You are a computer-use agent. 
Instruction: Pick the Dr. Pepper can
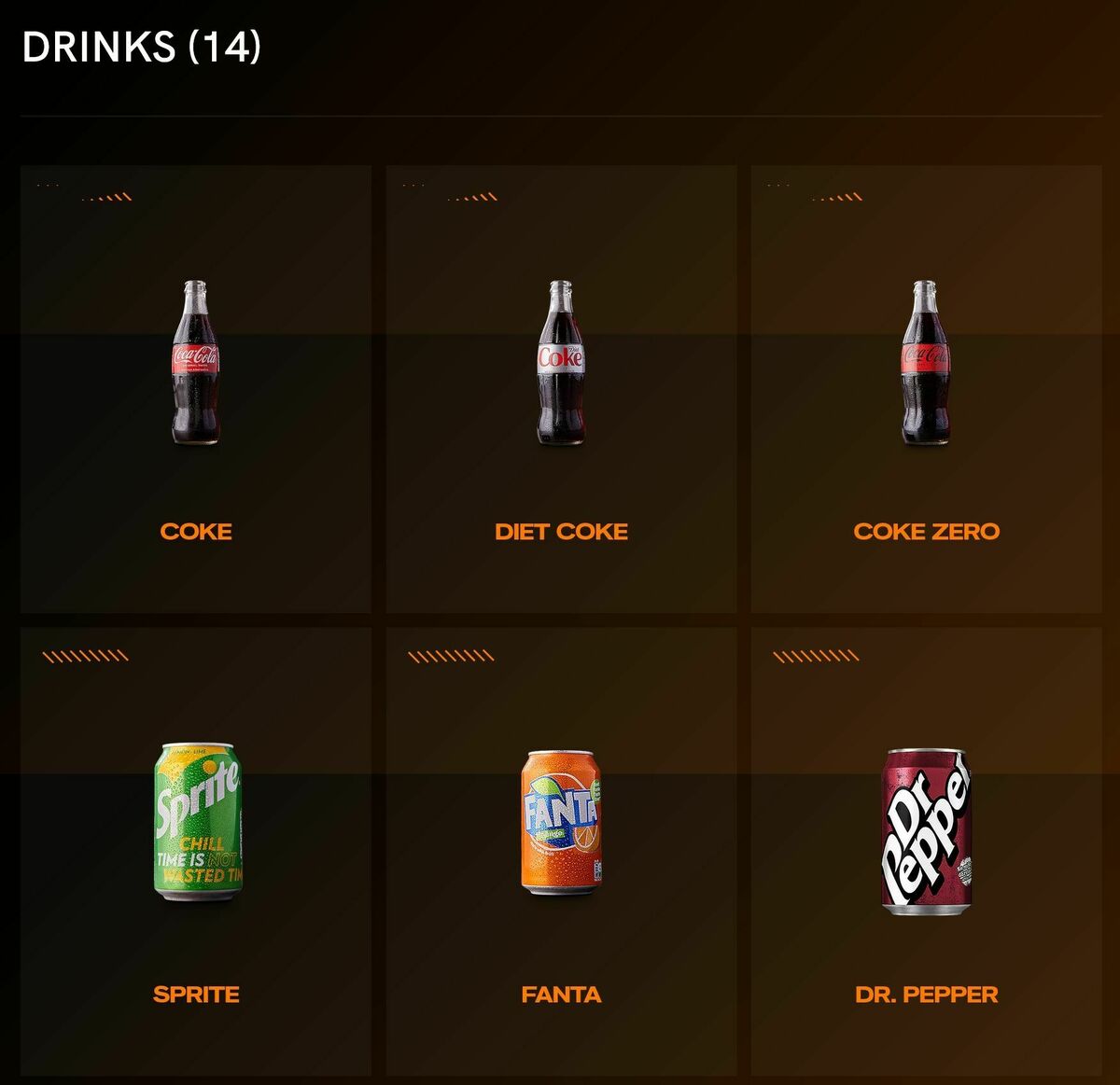point(926,830)
